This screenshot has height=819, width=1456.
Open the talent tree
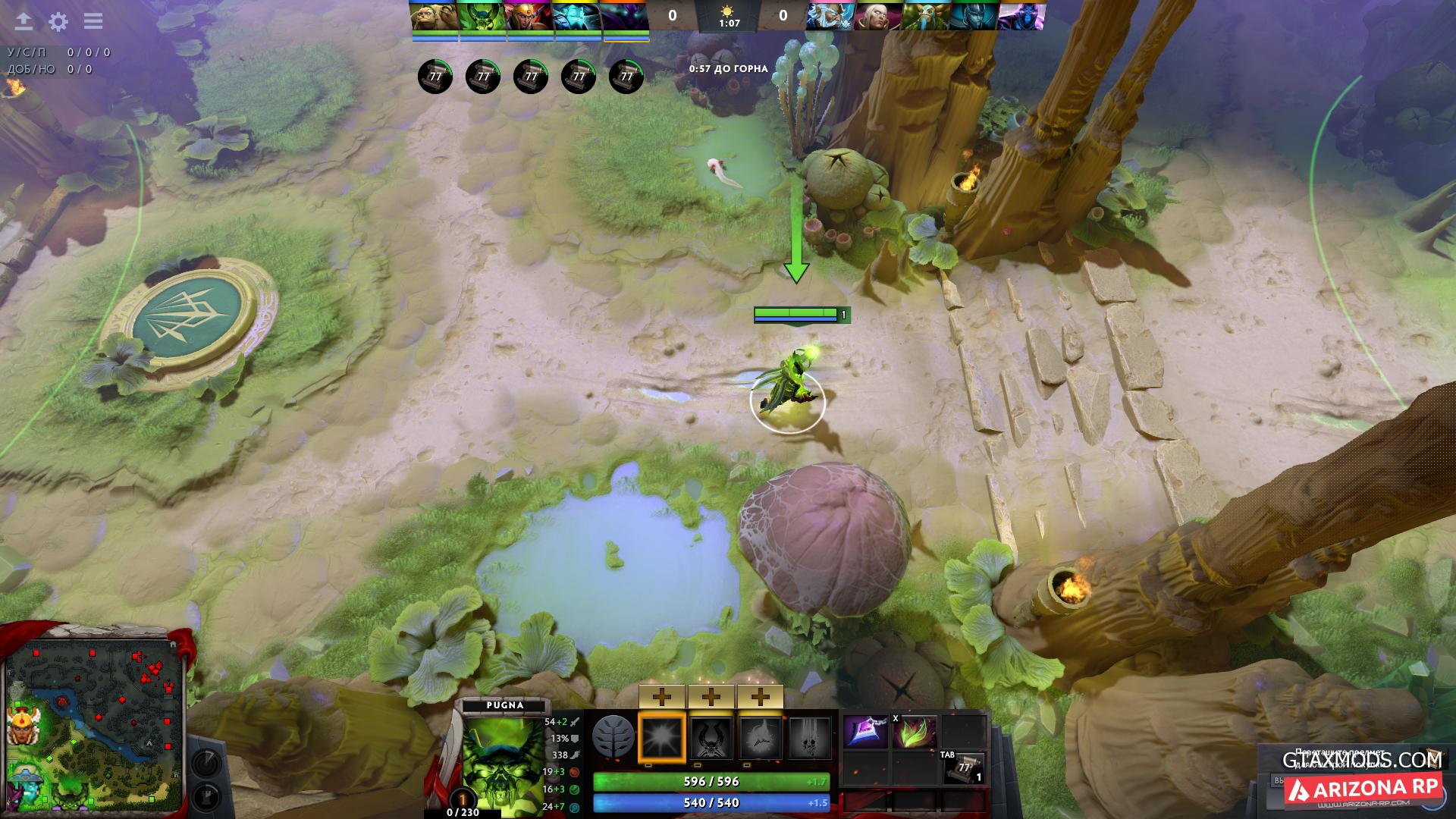pyautogui.click(x=613, y=736)
